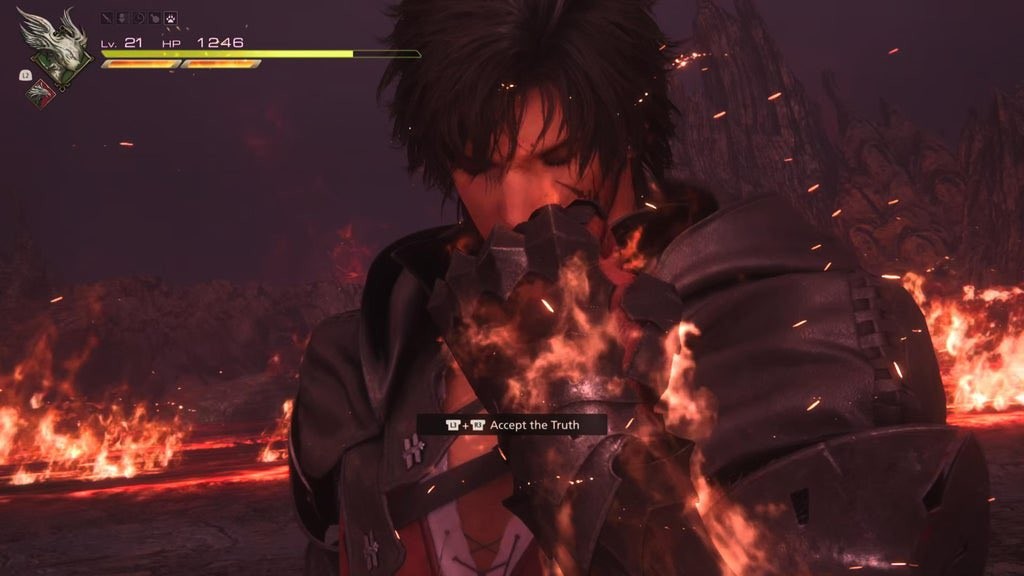Switch to the small red Eikon icon
Image resolution: width=1024 pixels, height=576 pixels.
coord(42,93)
